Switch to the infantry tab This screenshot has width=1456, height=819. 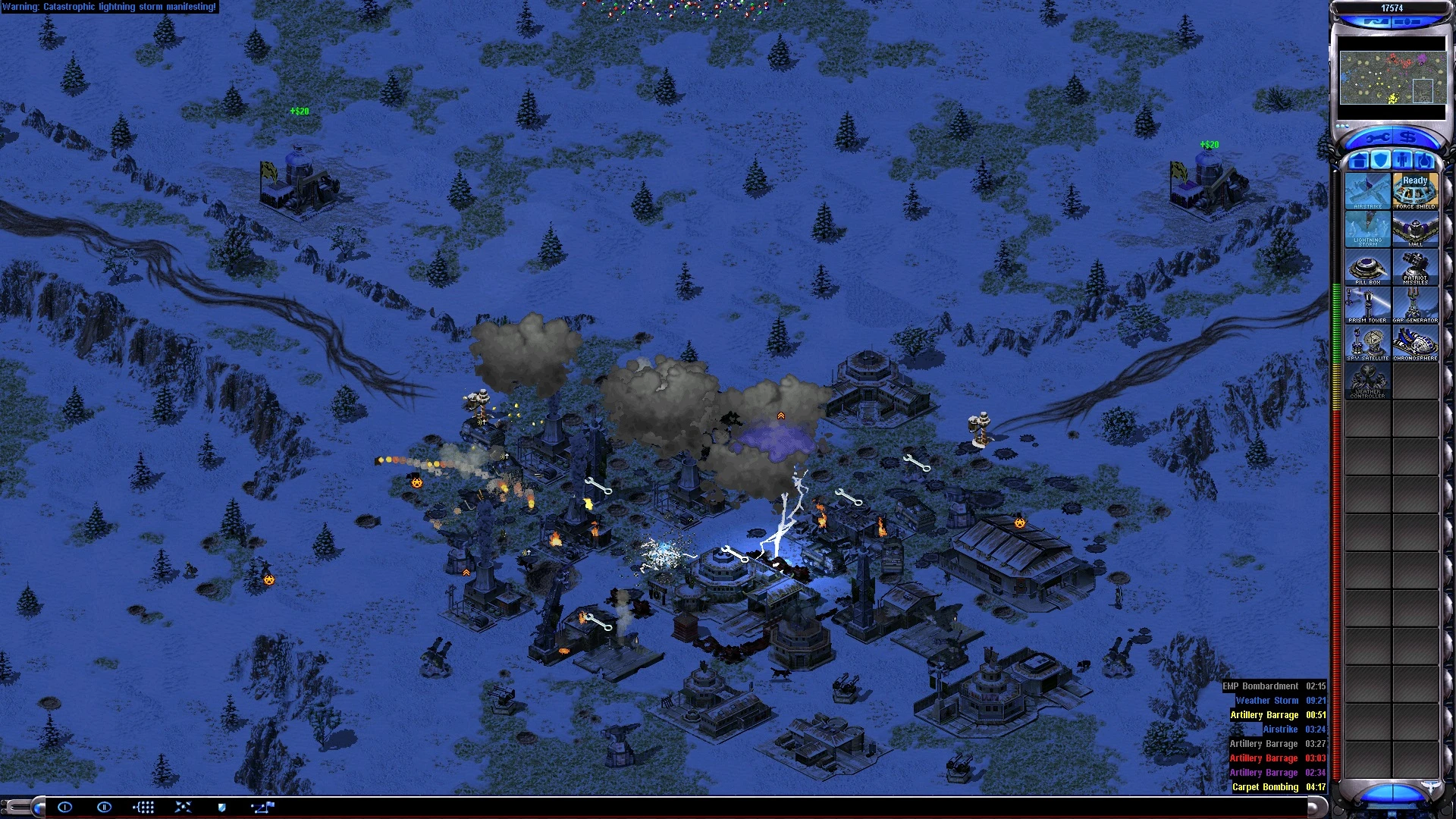pos(1403,161)
